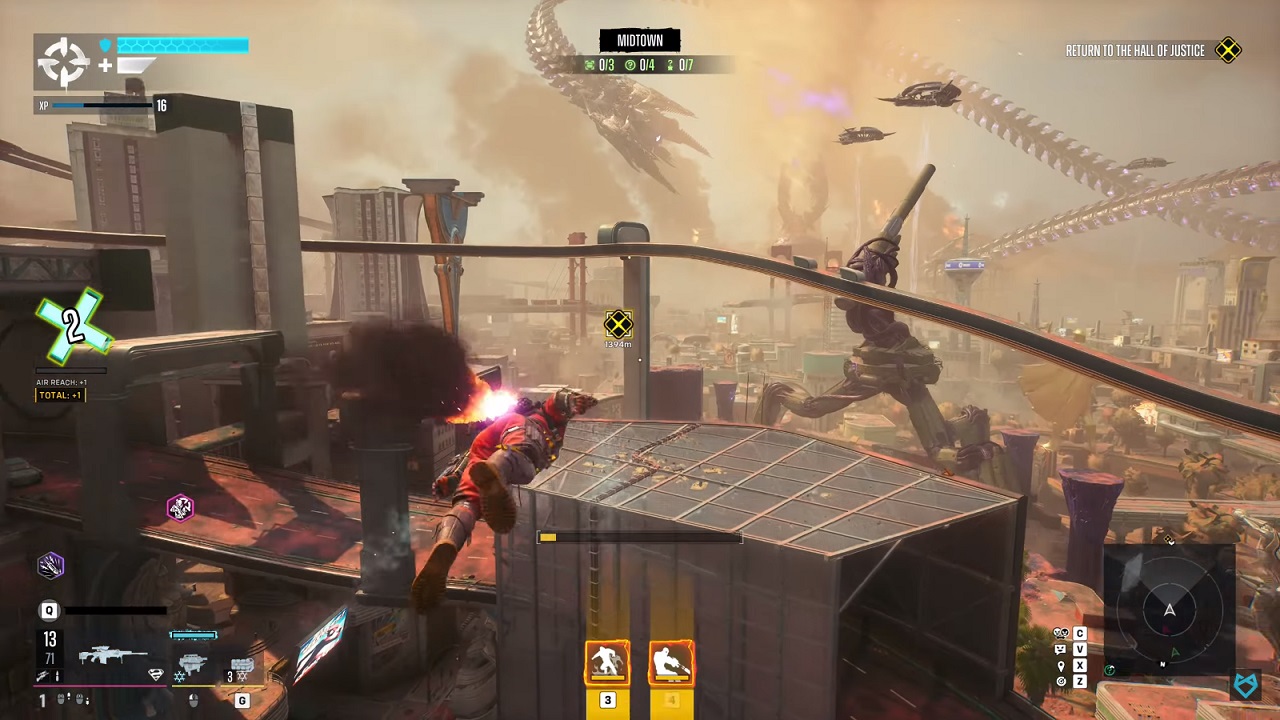Screen dimensions: 1280x720
Task: Activate the second orange sliding attack ability
Action: [x=671, y=663]
